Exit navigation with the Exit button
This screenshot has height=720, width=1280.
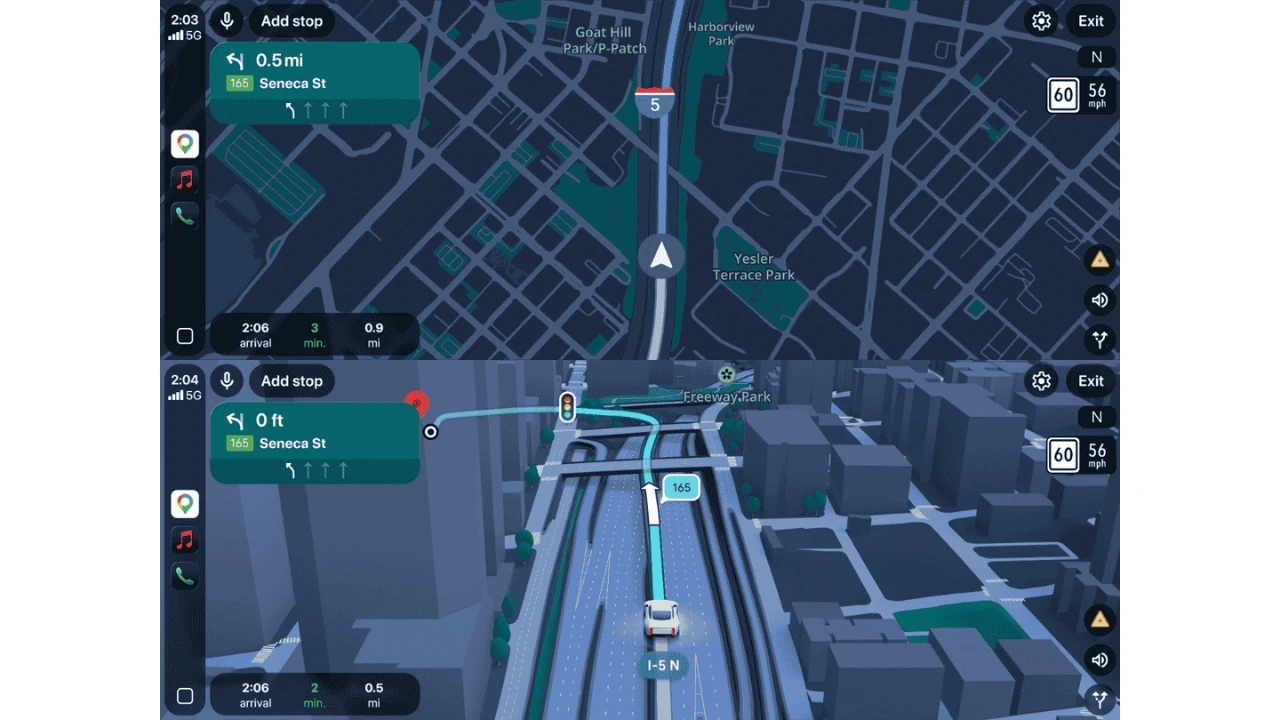[x=1090, y=381]
